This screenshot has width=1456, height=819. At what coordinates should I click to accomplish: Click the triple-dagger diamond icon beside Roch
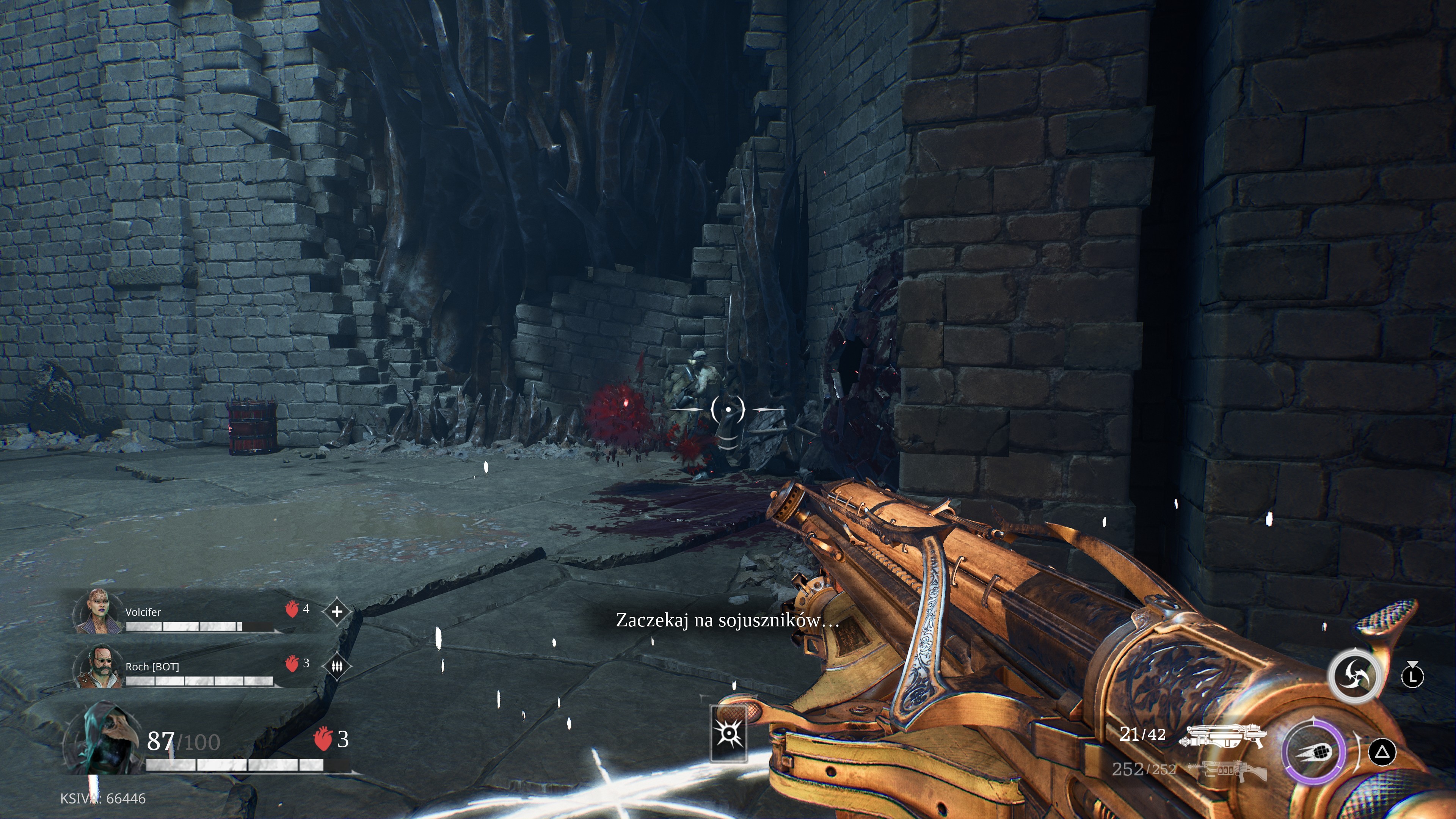coord(337,667)
